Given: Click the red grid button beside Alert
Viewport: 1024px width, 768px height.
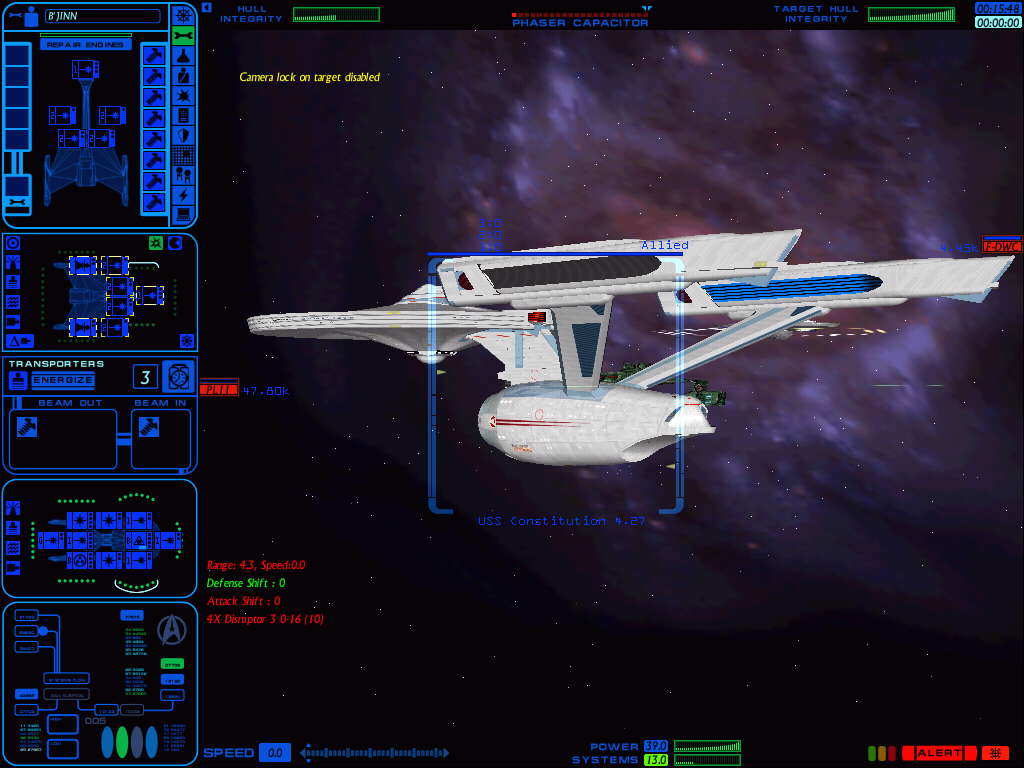Looking at the screenshot, I should pos(995,753).
